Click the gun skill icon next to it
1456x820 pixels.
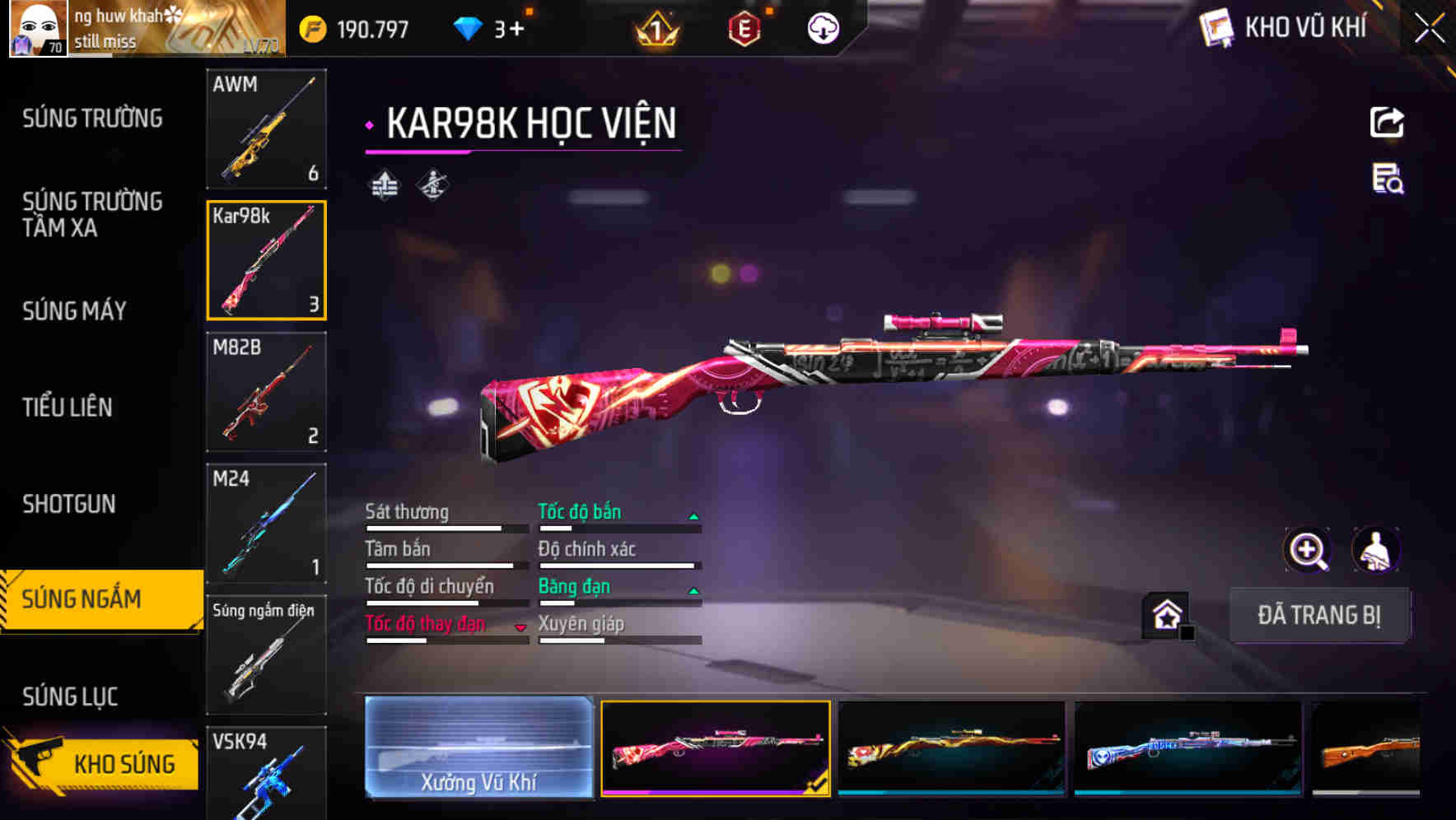click(x=432, y=184)
